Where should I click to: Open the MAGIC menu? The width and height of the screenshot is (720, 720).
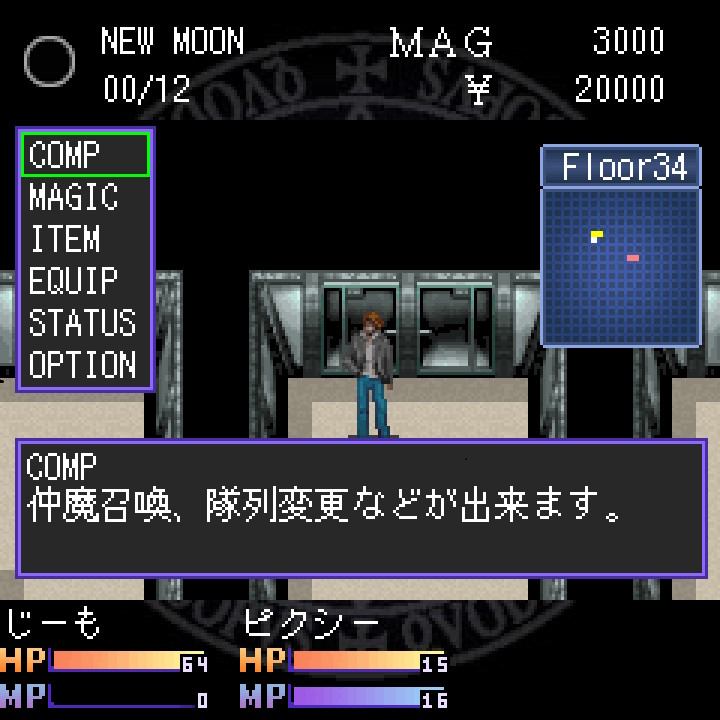[x=74, y=197]
